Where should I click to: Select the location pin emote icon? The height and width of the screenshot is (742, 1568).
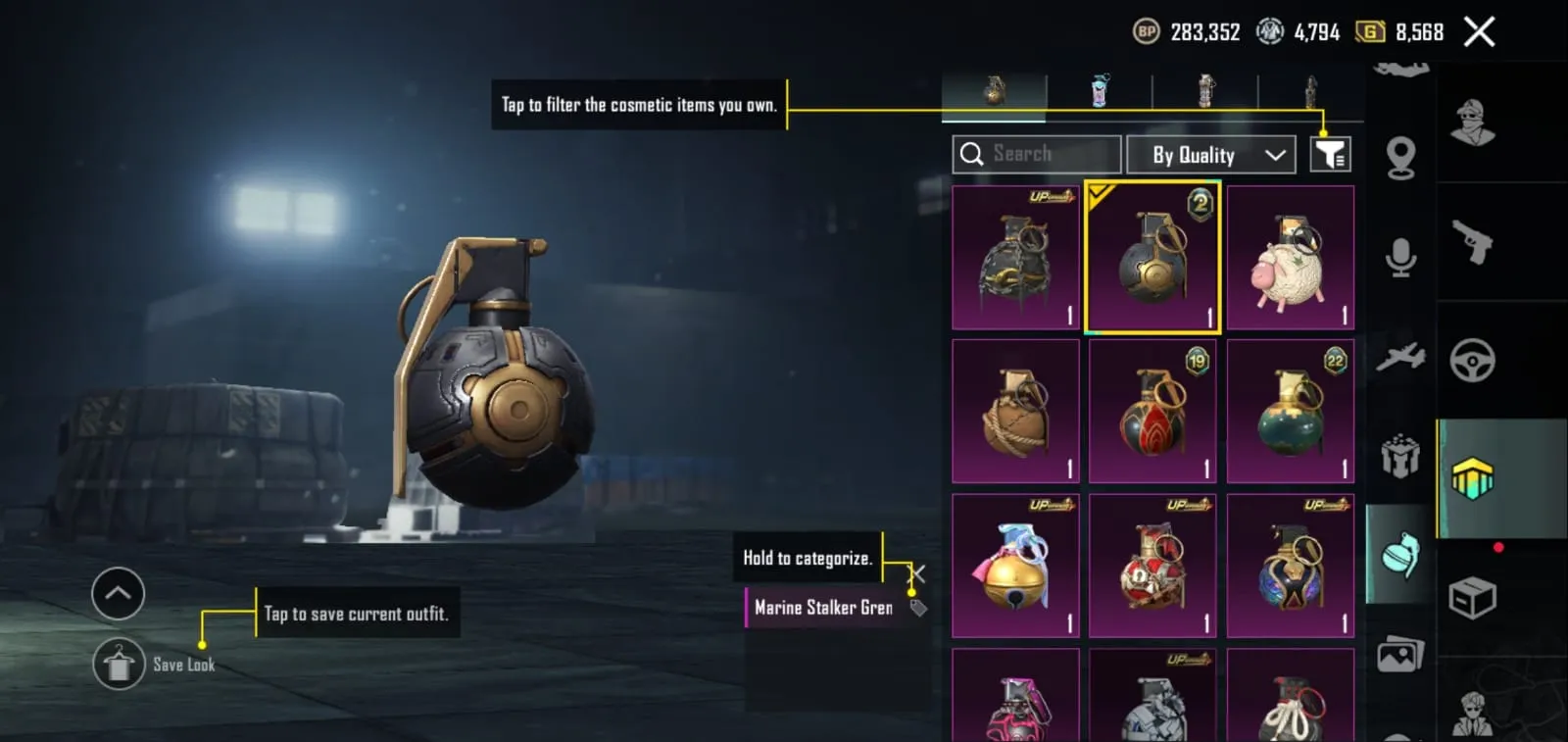1401,157
